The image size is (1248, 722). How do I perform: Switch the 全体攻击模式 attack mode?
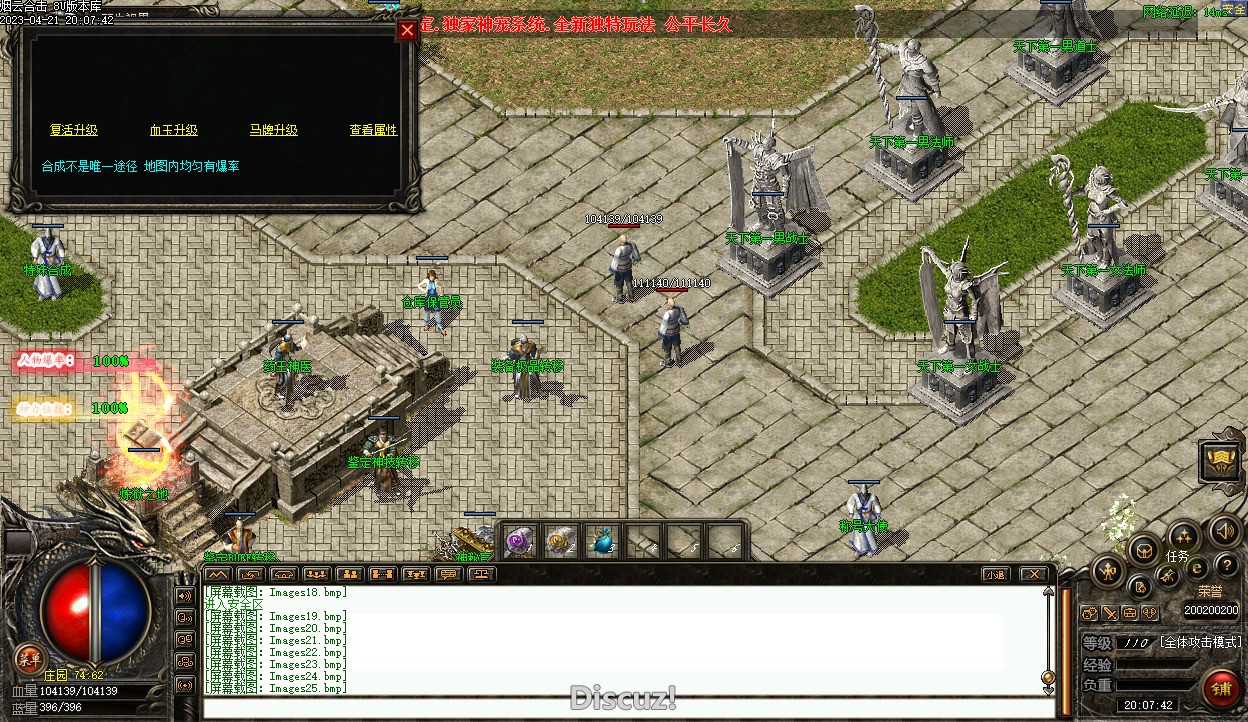pyautogui.click(x=1200, y=642)
